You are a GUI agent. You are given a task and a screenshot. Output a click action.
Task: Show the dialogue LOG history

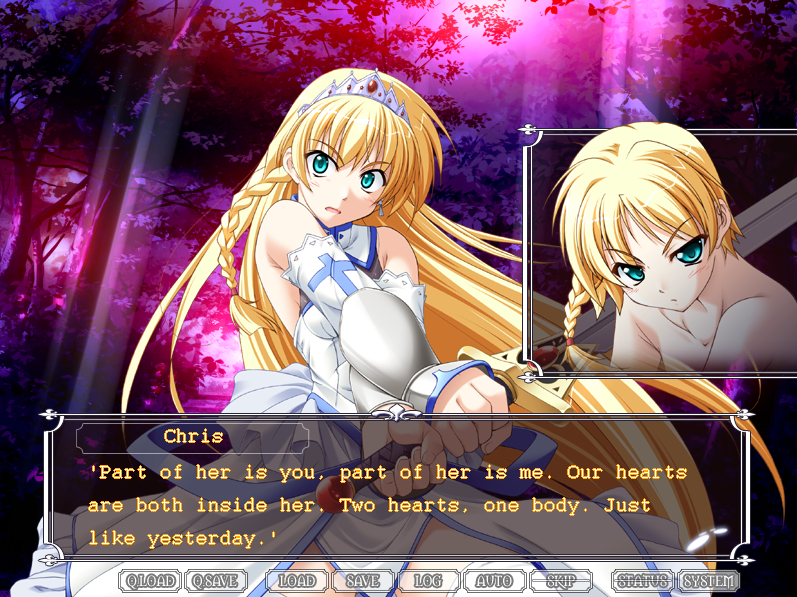coord(428,581)
